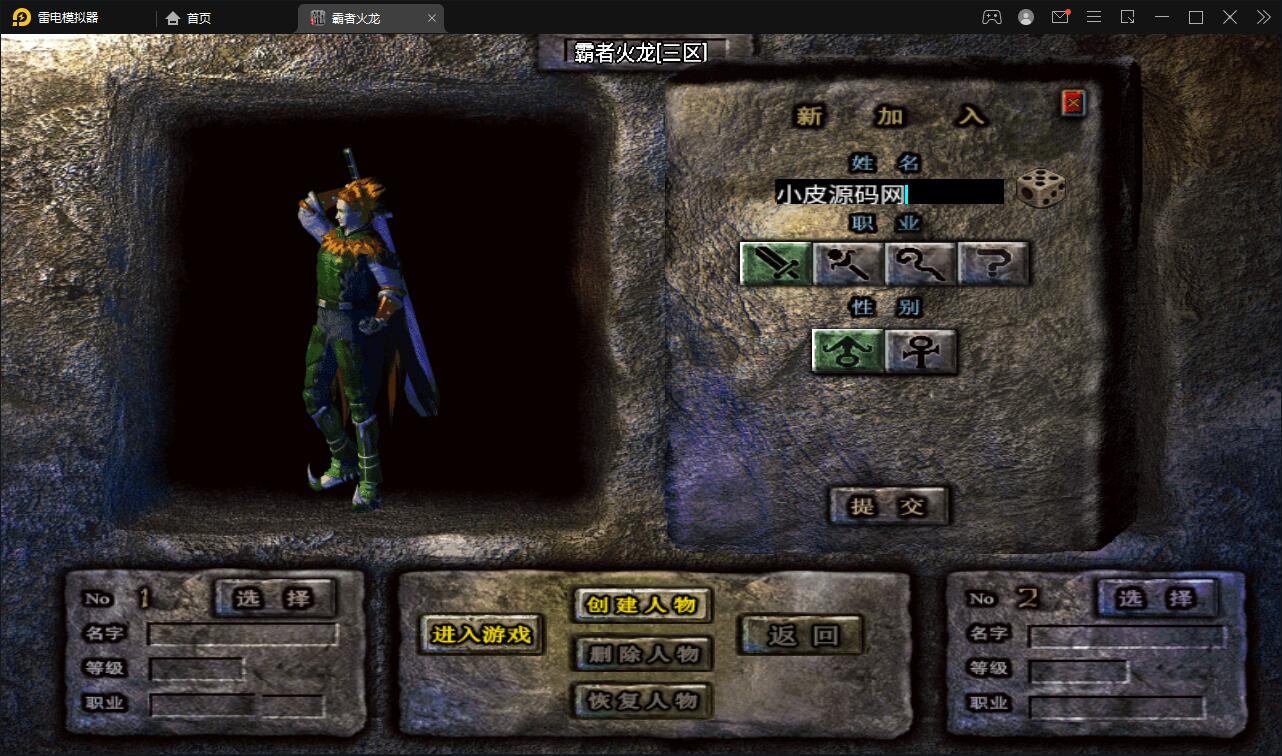Click the account profile icon top right

click(x=1024, y=17)
